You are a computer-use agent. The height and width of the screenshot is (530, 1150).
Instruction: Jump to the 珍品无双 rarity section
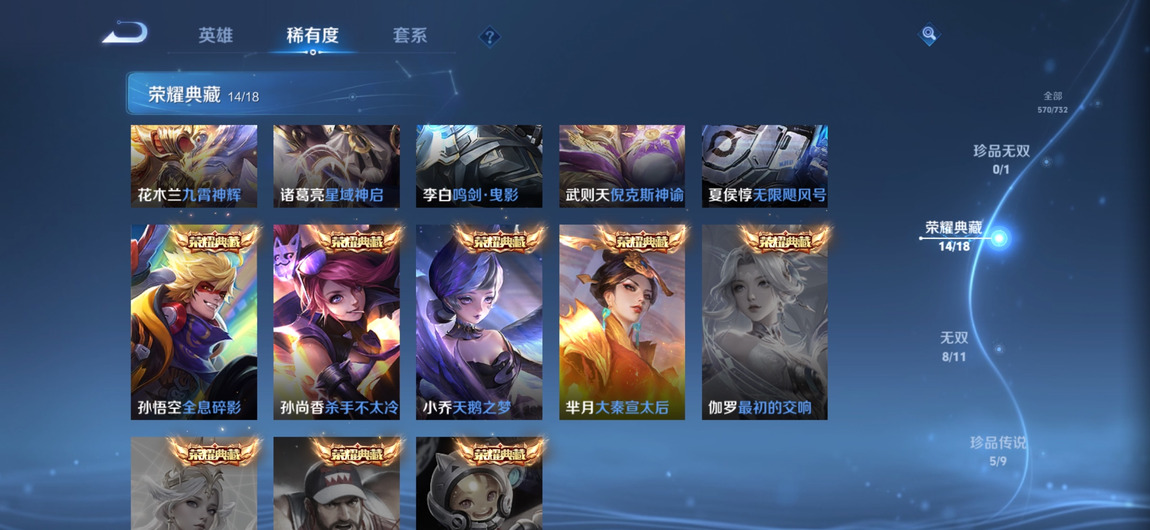pyautogui.click(x=1001, y=158)
